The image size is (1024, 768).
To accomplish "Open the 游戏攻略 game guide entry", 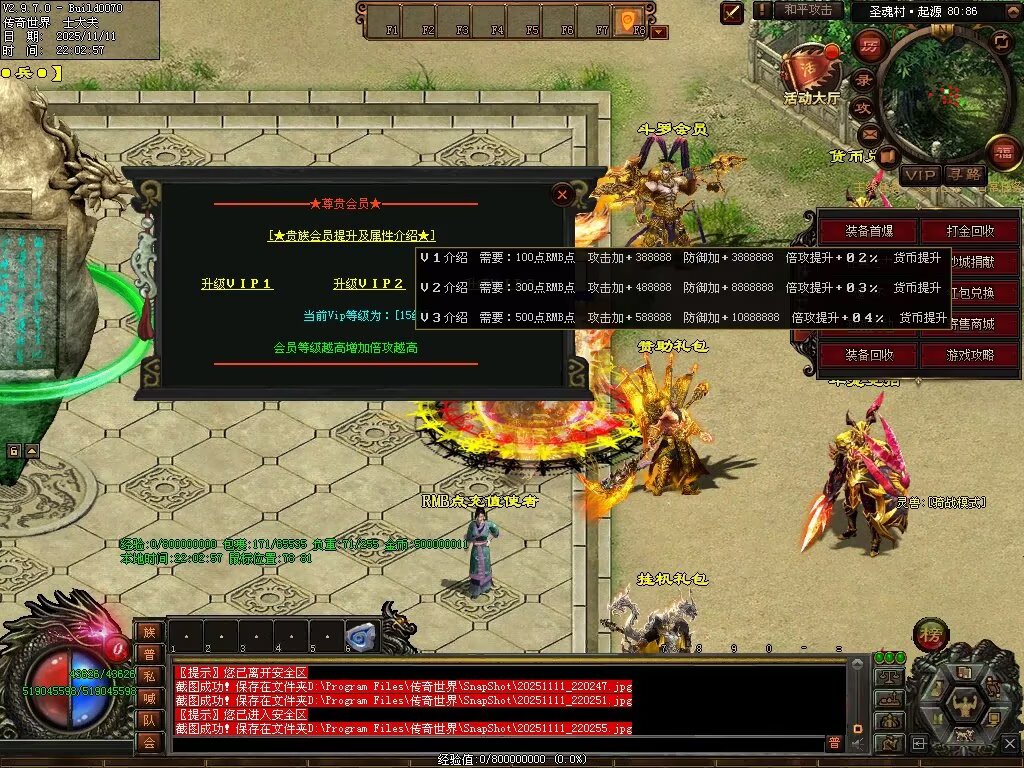I will pos(970,355).
